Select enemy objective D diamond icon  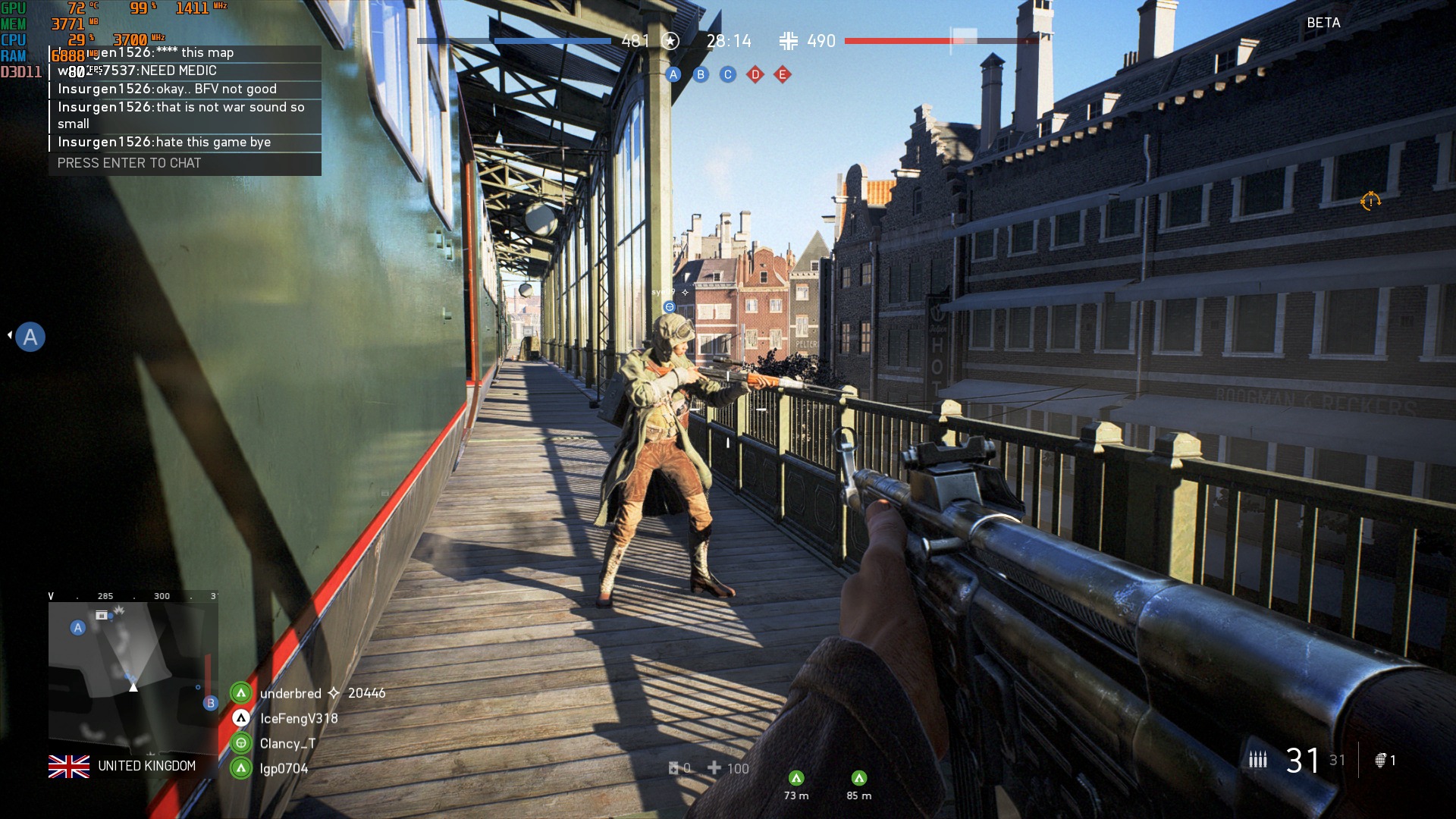click(755, 74)
